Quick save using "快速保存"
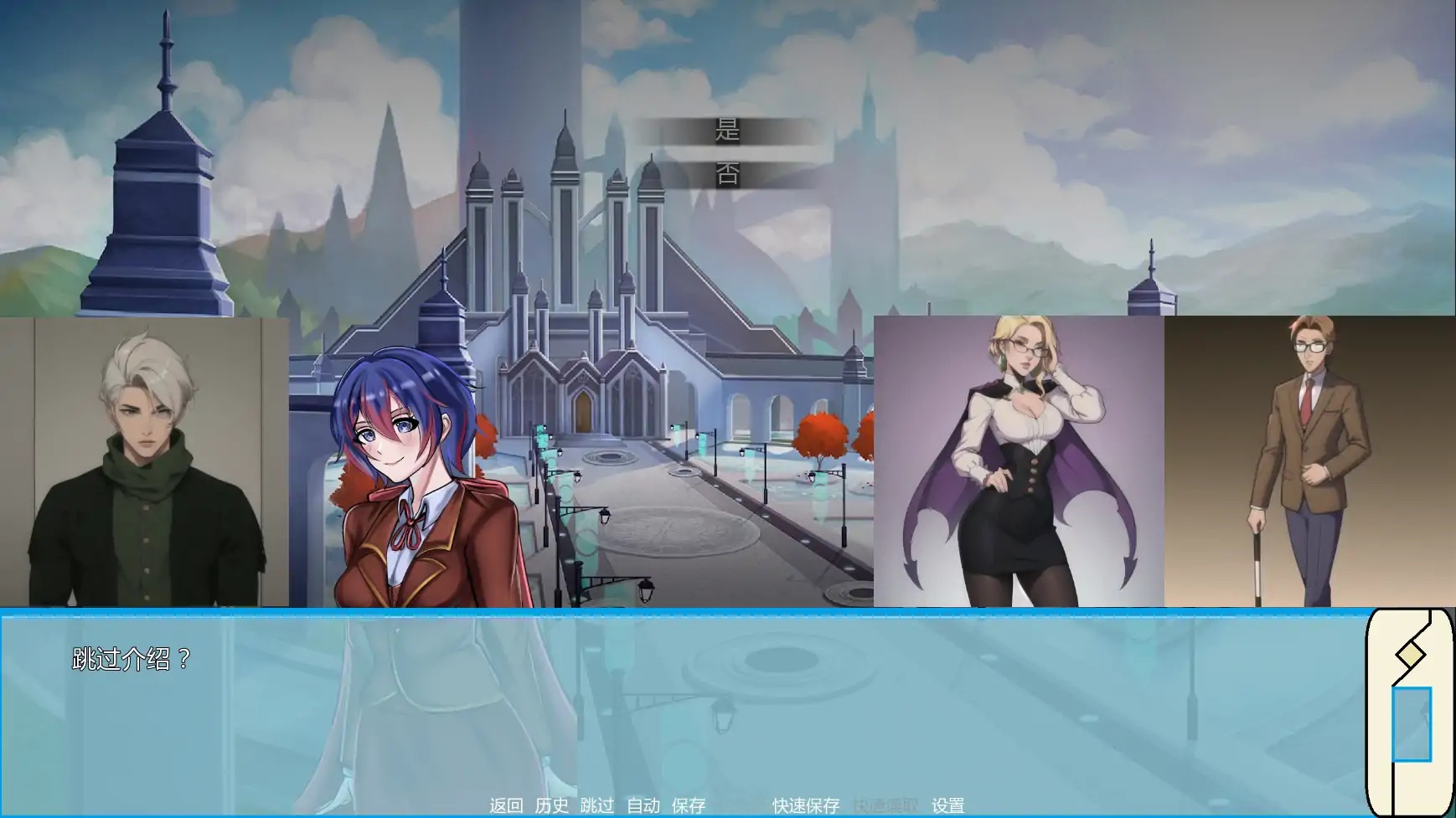 (x=804, y=806)
